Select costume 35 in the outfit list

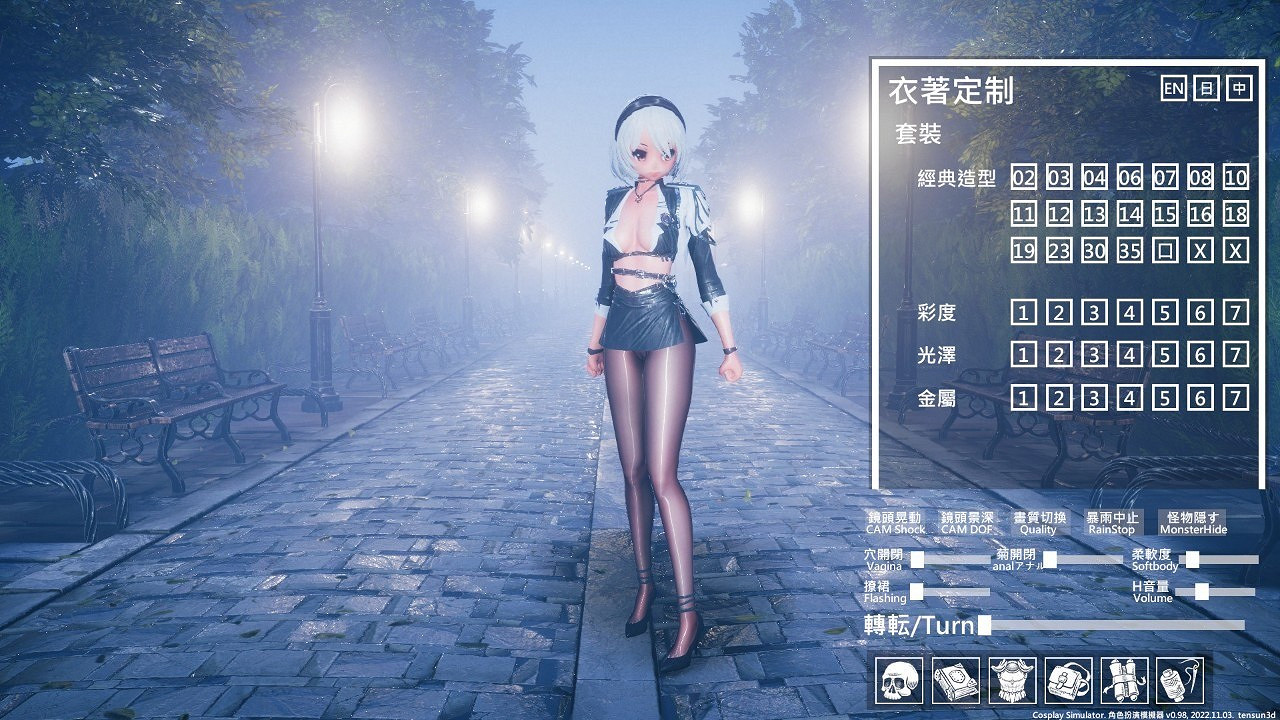pos(1131,250)
